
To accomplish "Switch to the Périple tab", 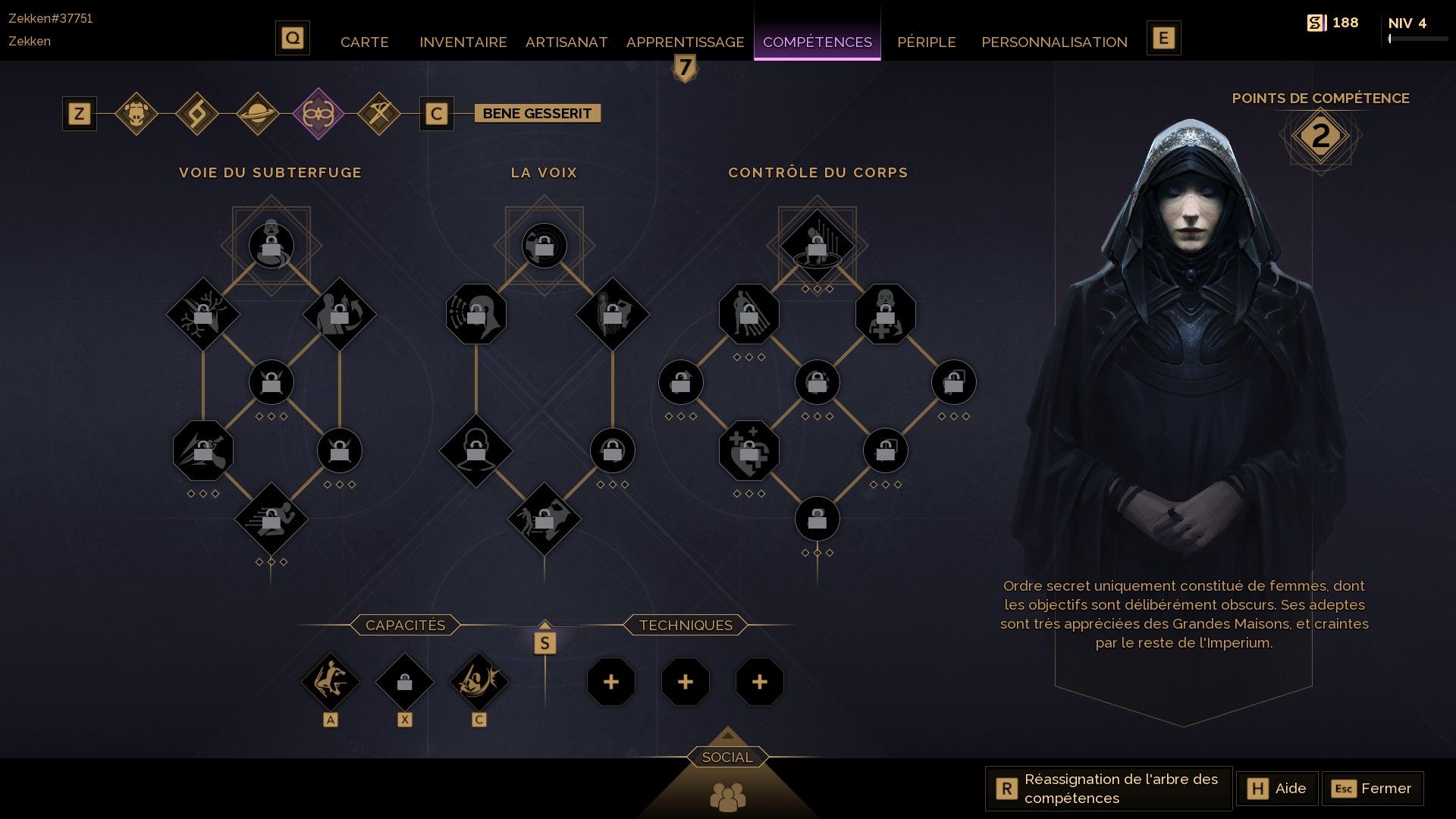I will pyautogui.click(x=927, y=42).
